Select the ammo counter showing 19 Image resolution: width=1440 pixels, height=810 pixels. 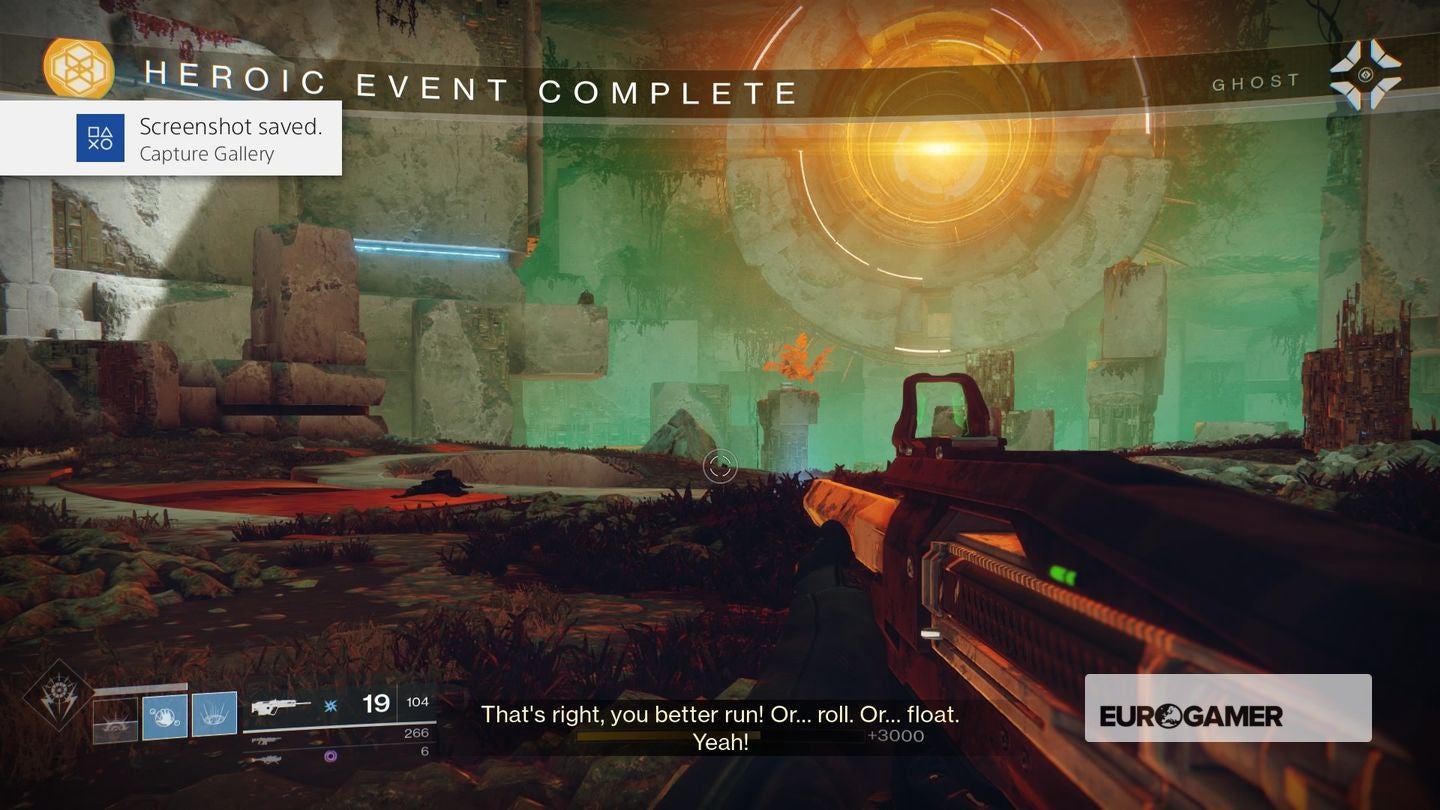375,703
